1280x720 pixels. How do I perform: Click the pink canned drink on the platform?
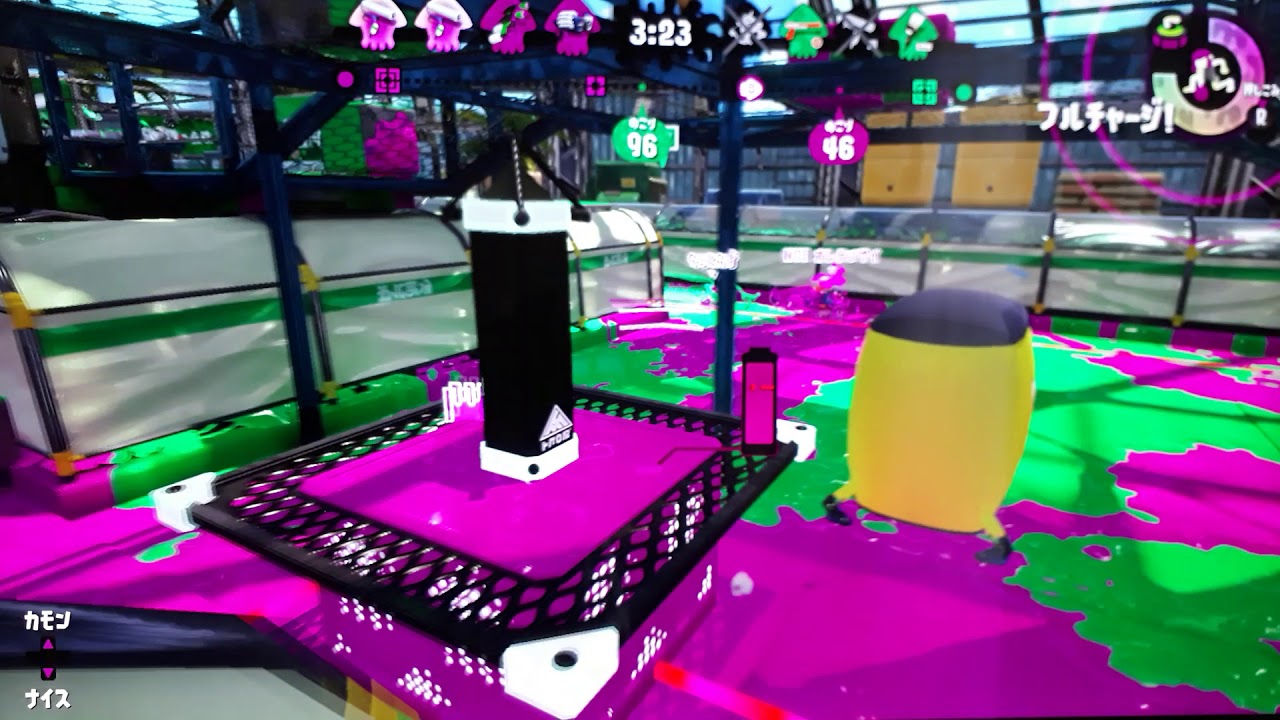coord(760,400)
